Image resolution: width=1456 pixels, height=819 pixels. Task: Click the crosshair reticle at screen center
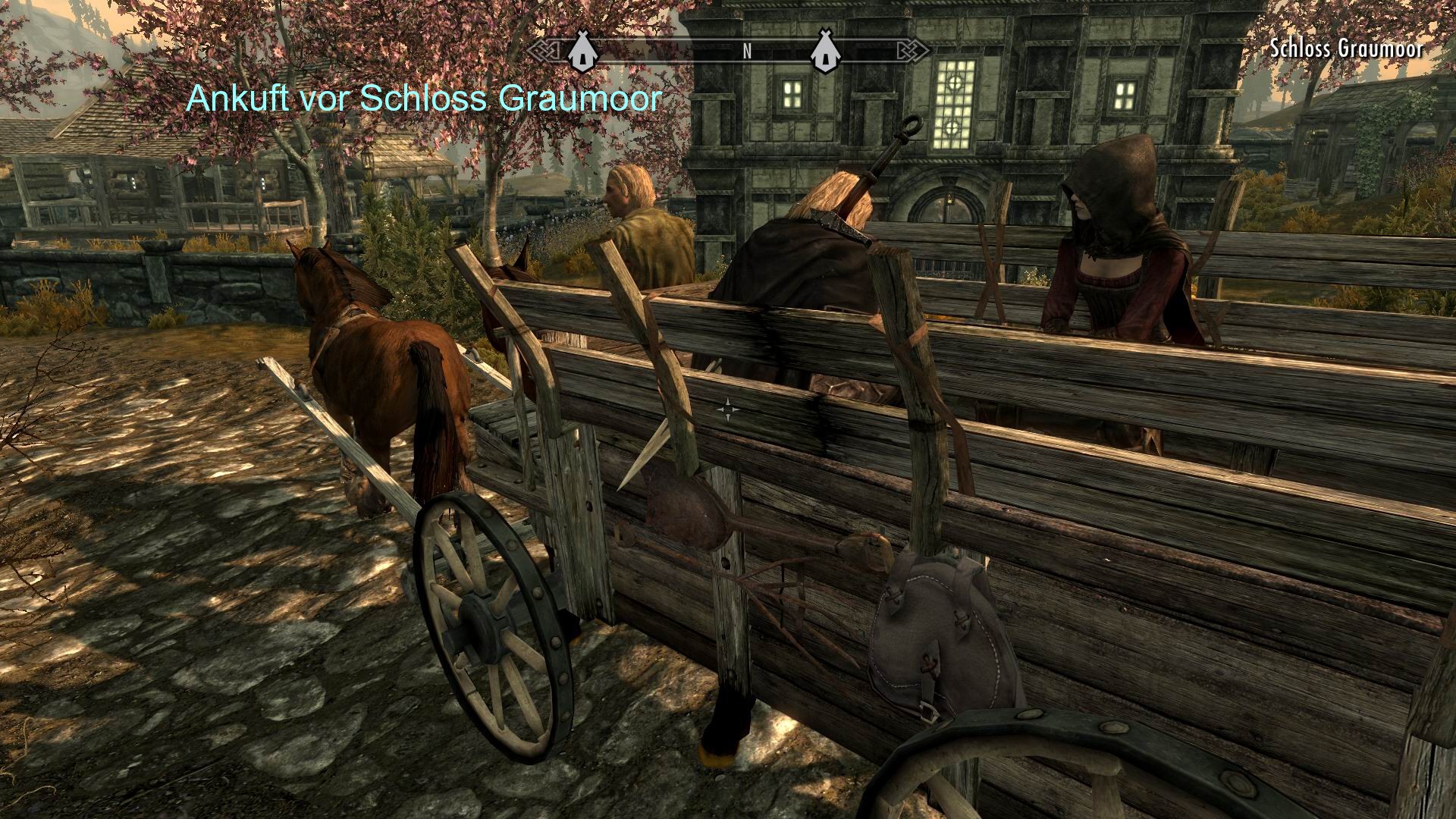730,409
